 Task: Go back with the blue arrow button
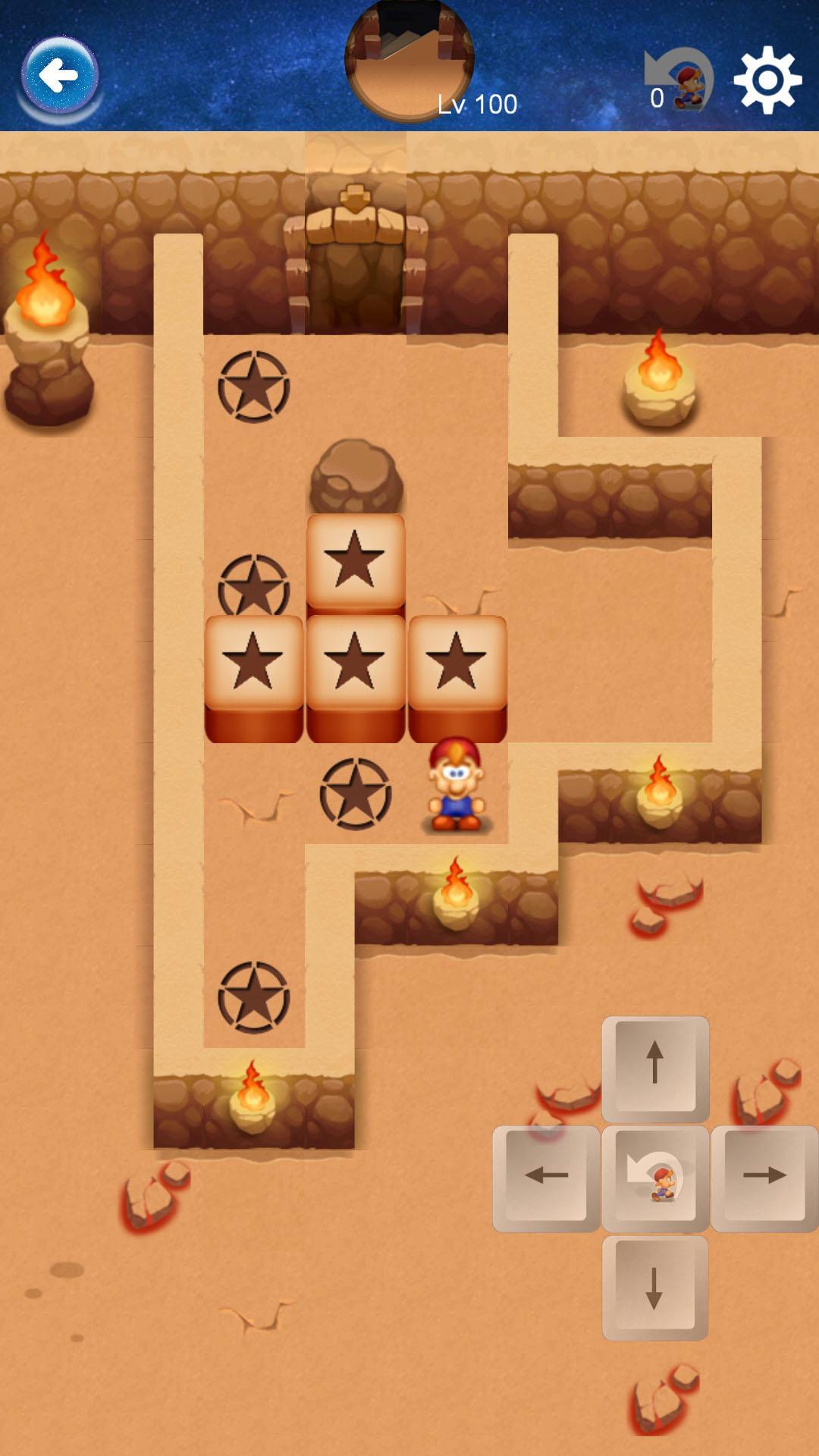(x=59, y=76)
